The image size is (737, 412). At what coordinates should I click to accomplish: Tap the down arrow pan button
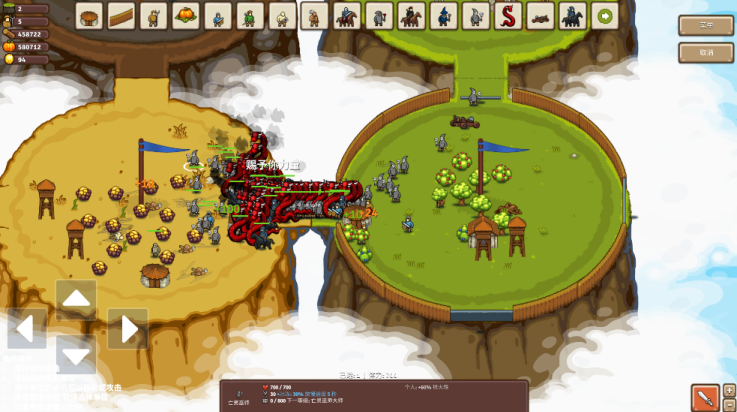(x=77, y=355)
